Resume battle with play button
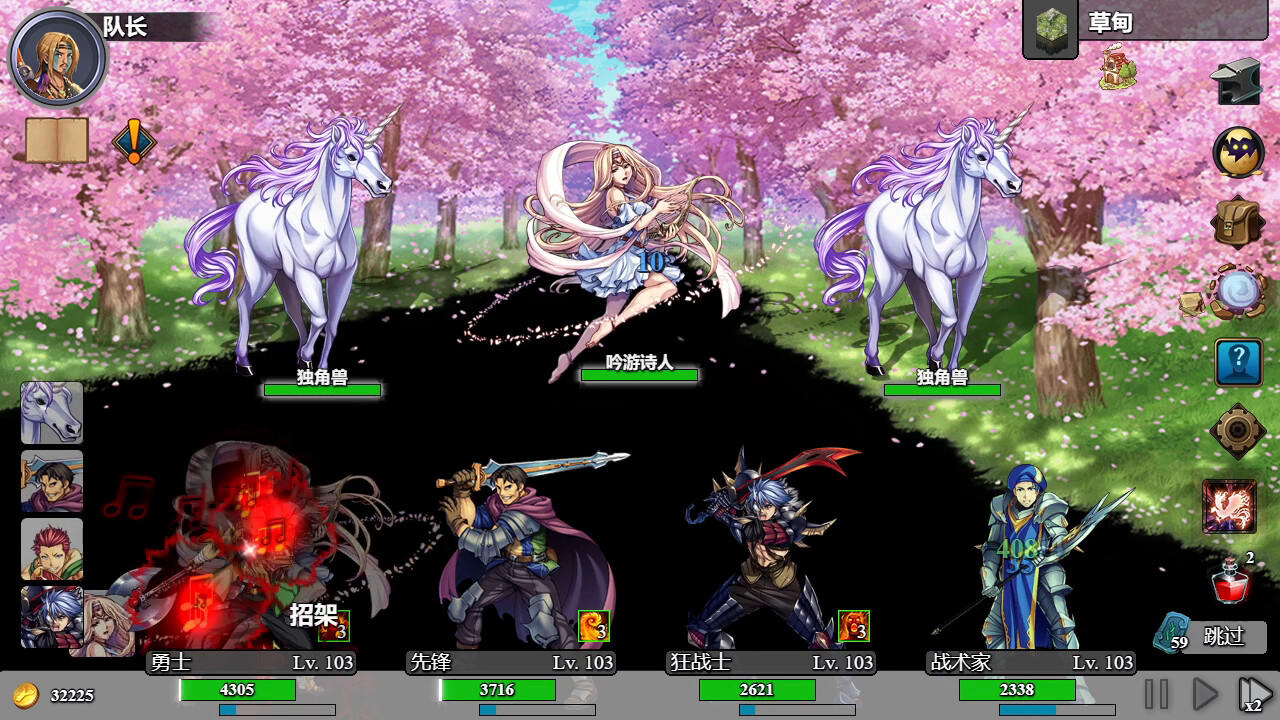The image size is (1280, 720). [1205, 691]
